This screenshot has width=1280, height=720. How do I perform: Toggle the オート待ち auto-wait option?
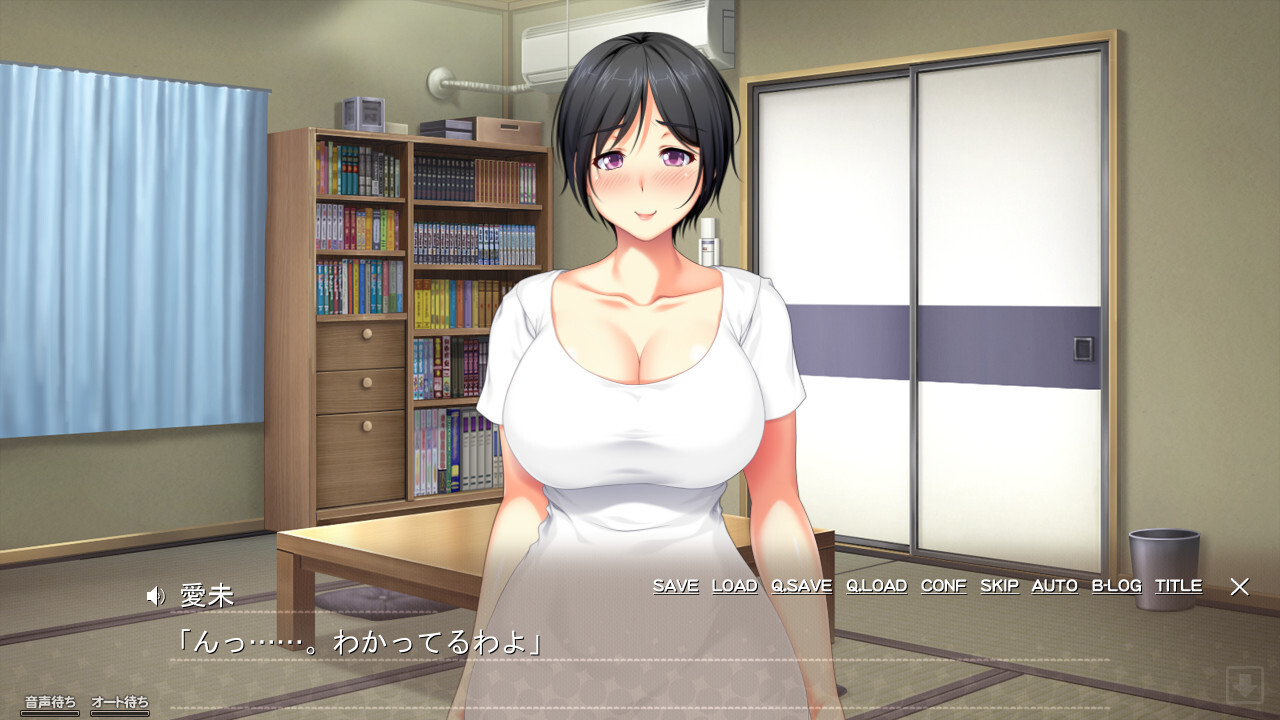tap(120, 703)
